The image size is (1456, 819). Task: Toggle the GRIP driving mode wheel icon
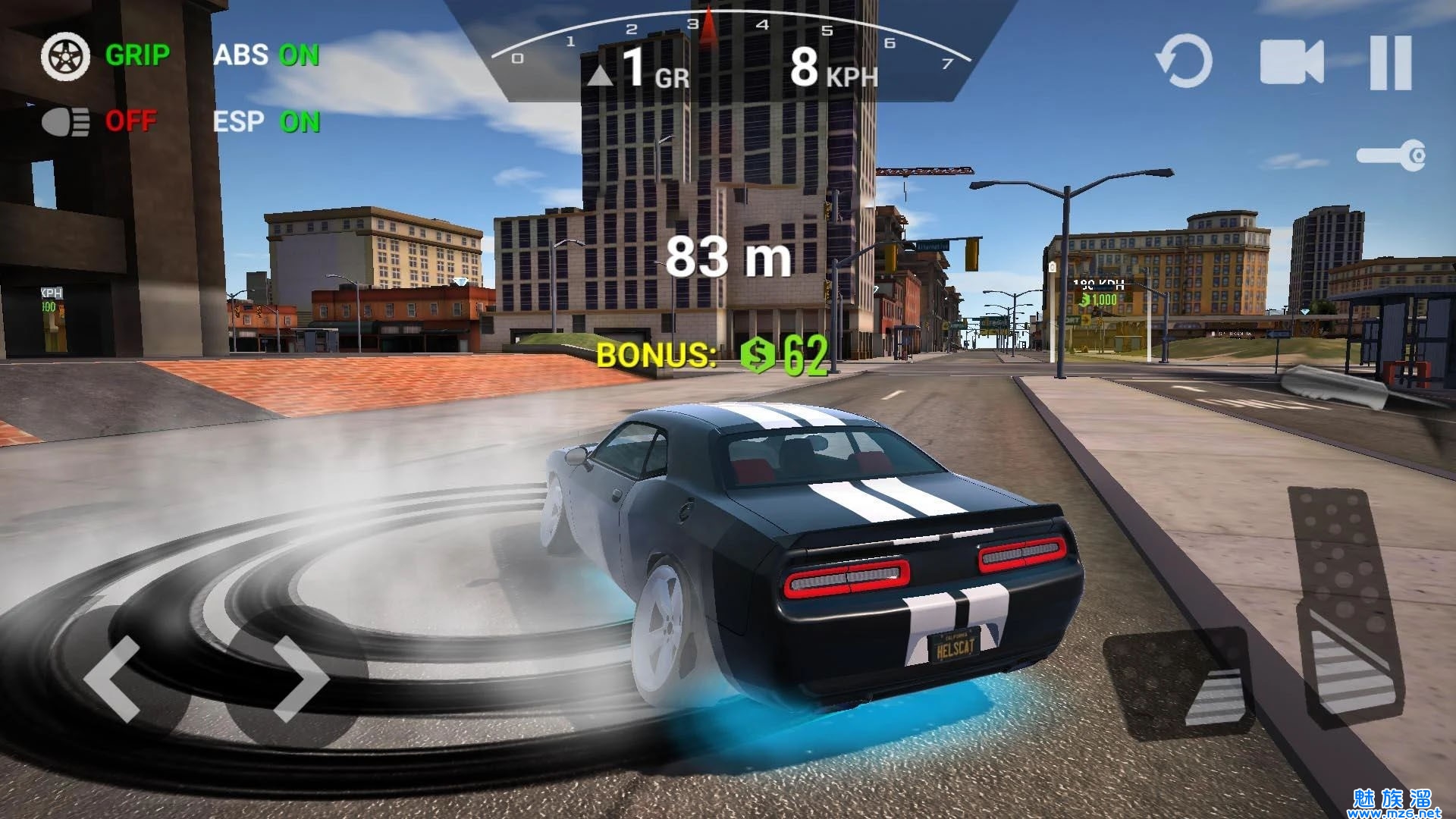pyautogui.click(x=65, y=56)
